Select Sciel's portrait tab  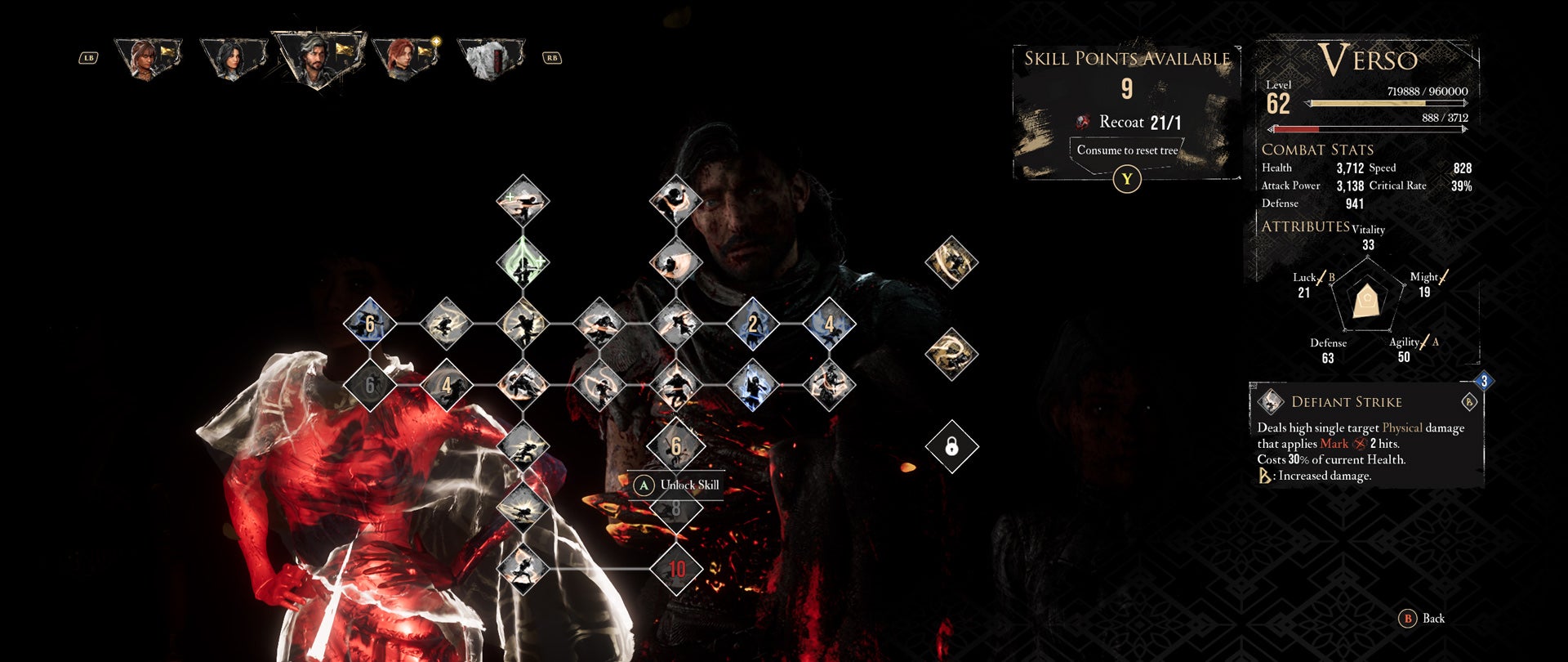233,57
